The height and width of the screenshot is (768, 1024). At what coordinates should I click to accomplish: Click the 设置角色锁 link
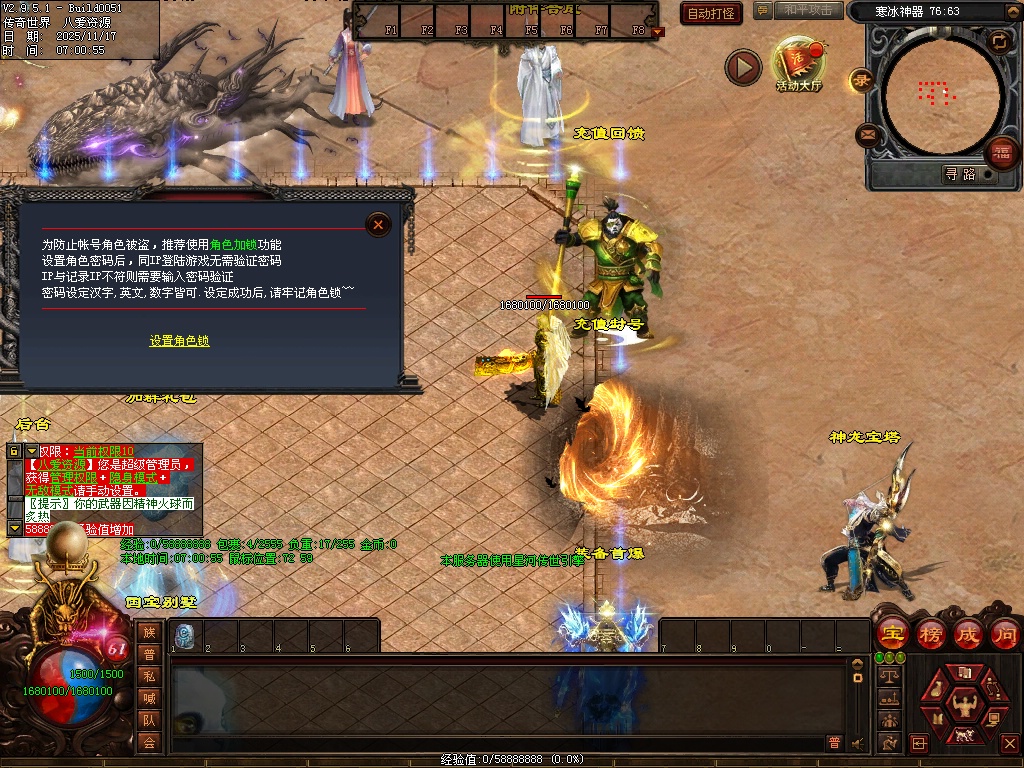point(180,341)
